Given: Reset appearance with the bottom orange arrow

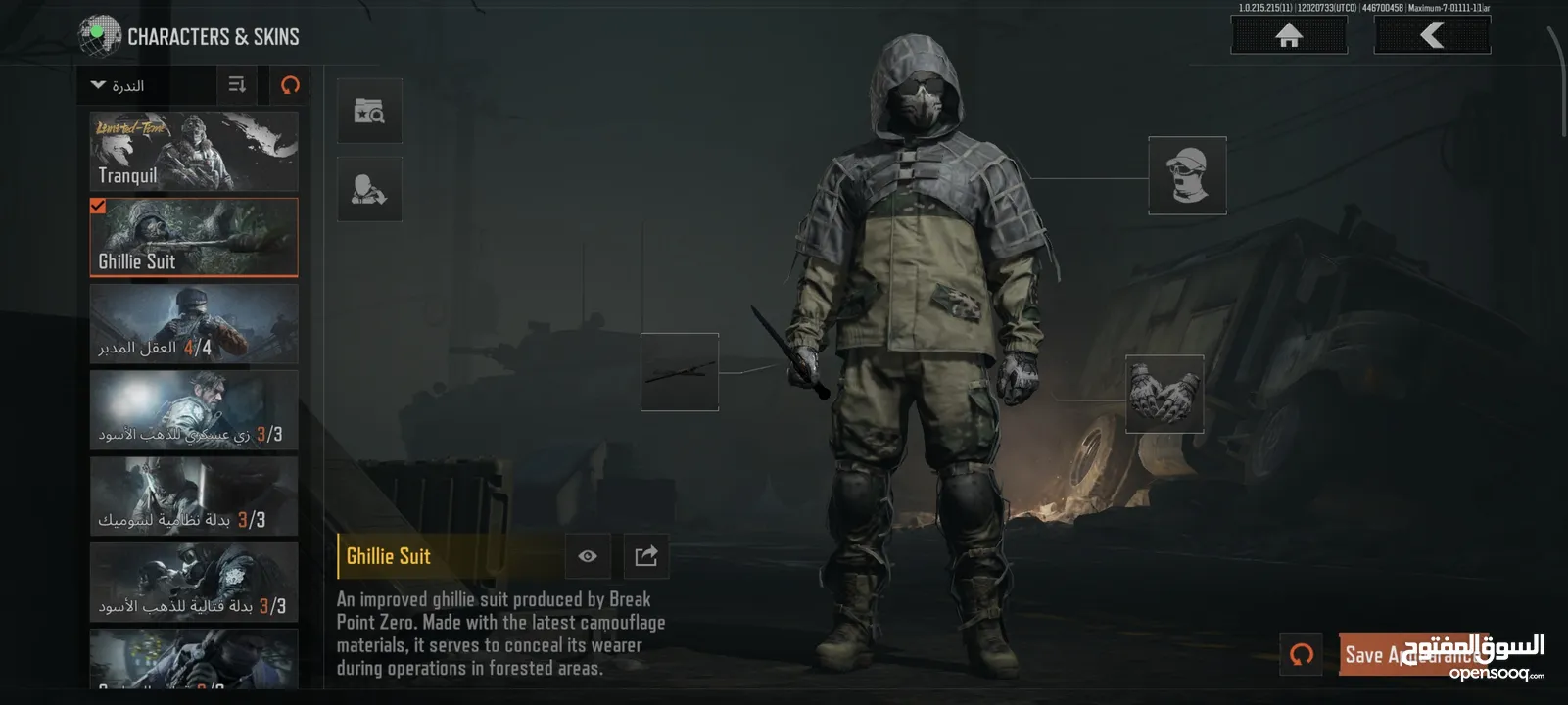Looking at the screenshot, I should click(x=1302, y=654).
